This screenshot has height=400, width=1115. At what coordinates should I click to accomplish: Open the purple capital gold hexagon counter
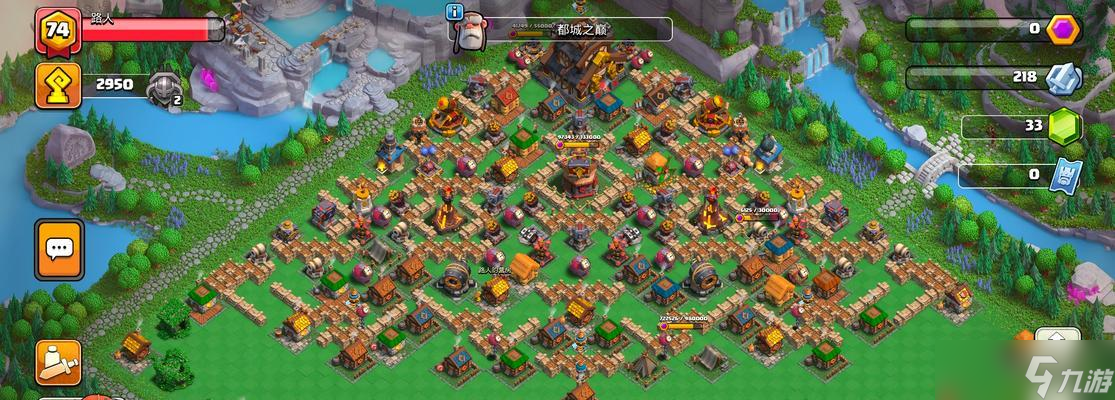click(1064, 29)
